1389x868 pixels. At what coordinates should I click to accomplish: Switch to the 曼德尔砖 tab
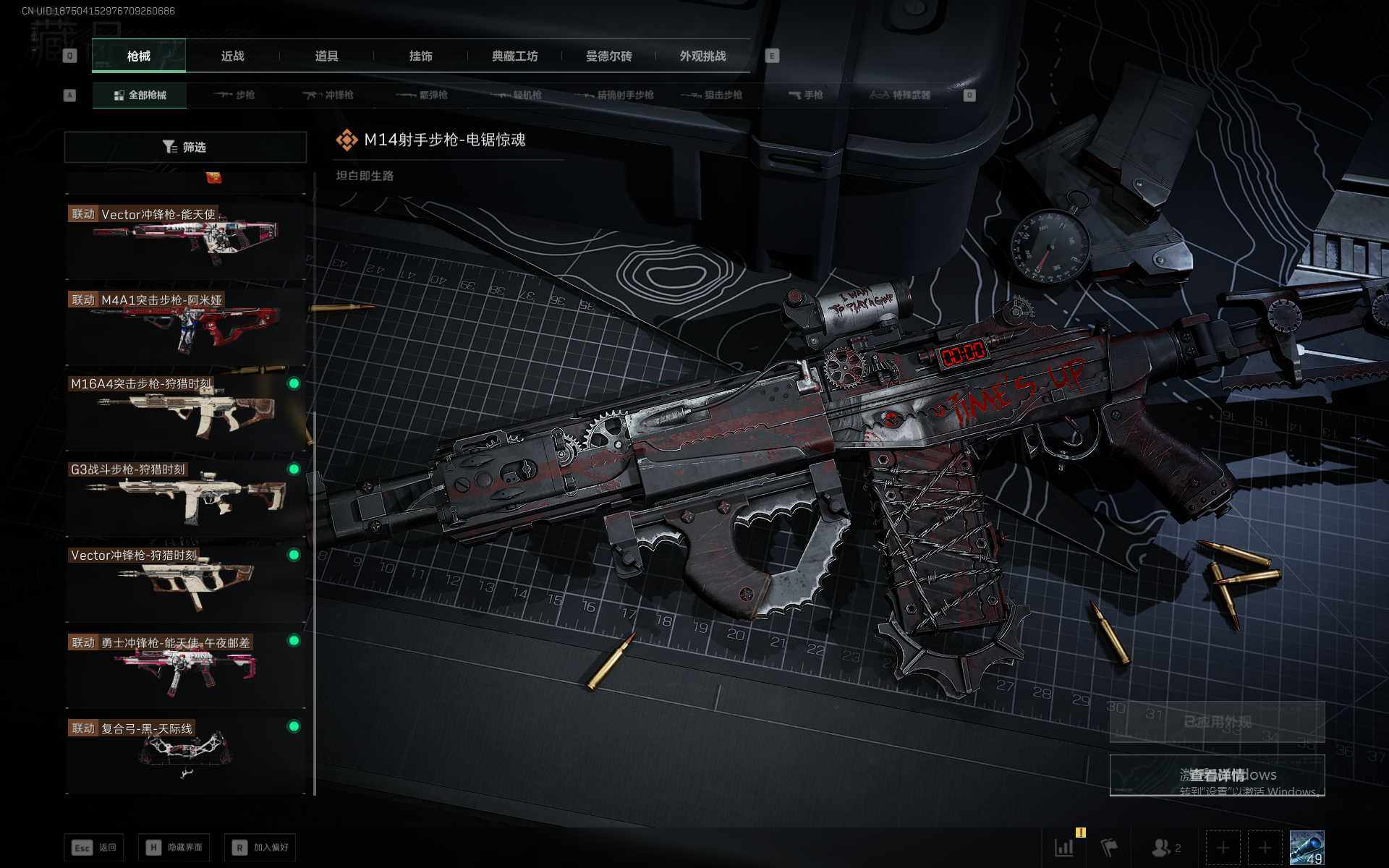608,56
